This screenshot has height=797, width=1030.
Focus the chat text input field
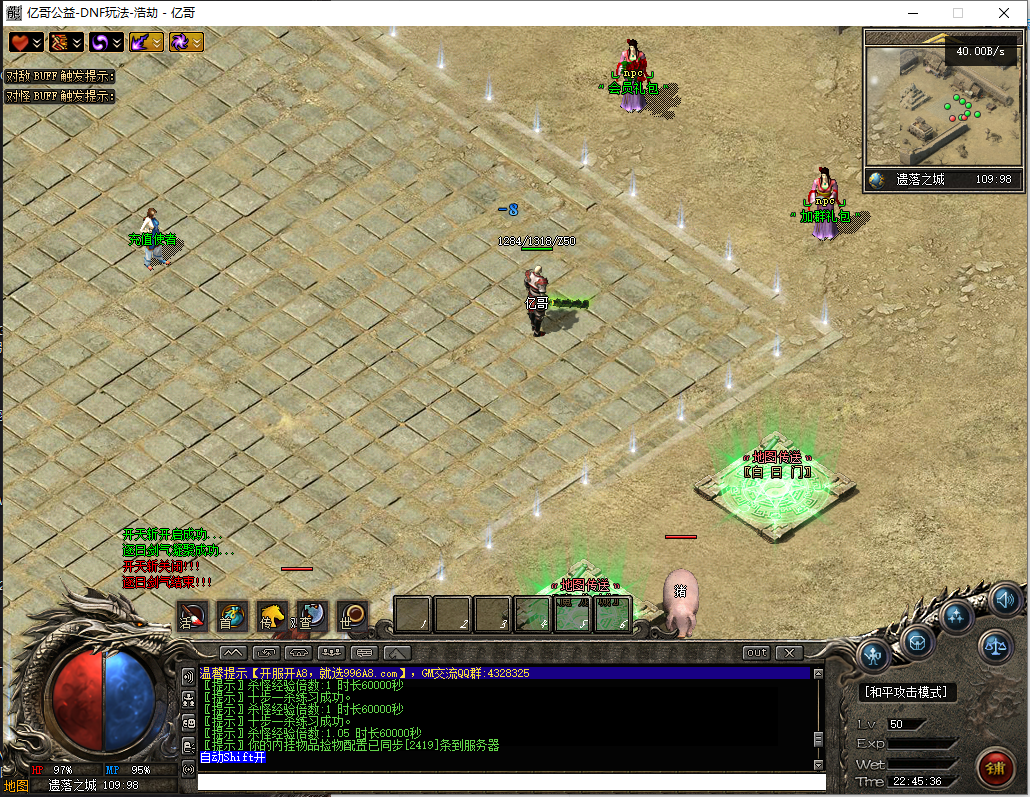coord(510,782)
